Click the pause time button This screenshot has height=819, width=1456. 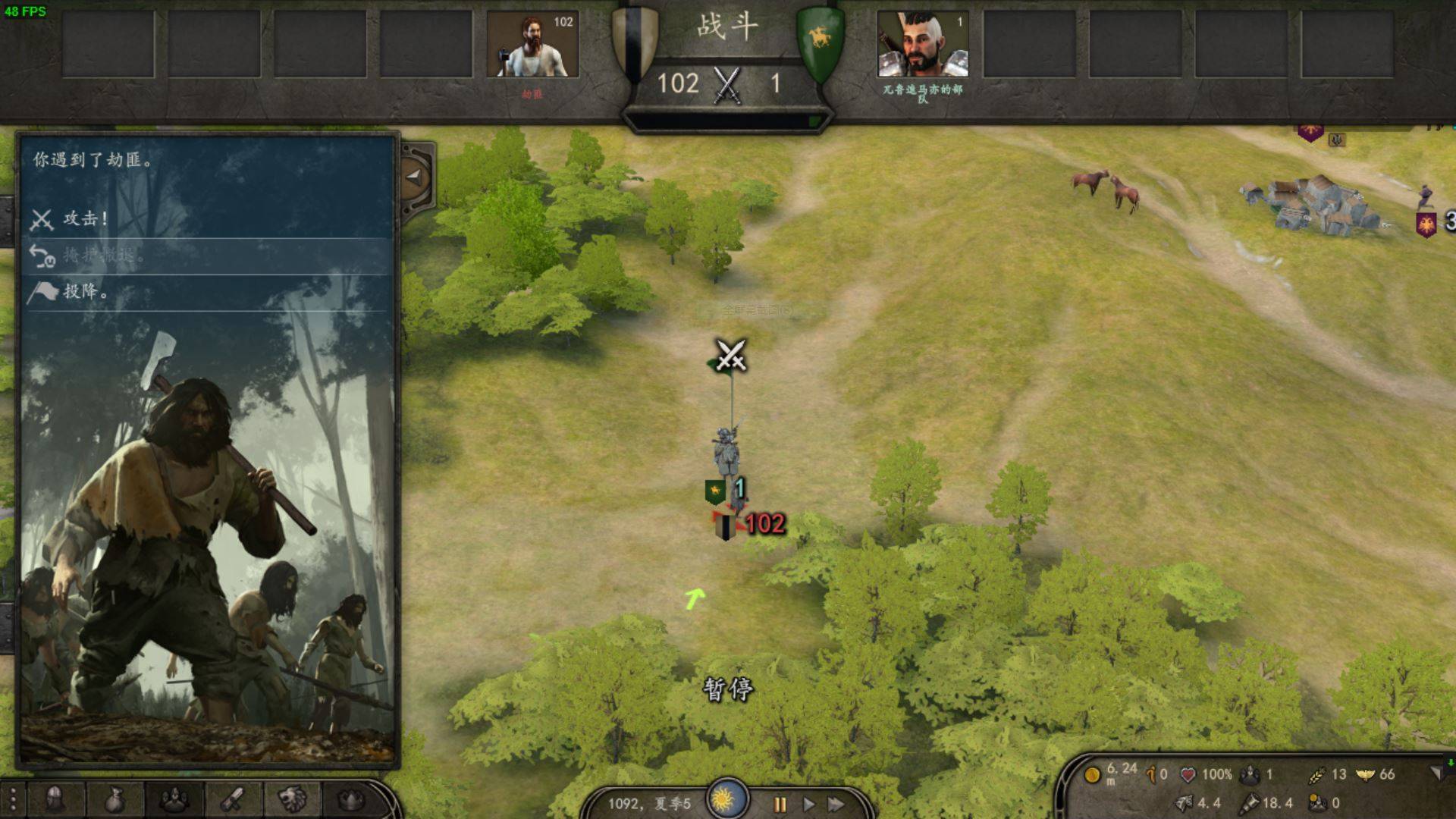780,804
